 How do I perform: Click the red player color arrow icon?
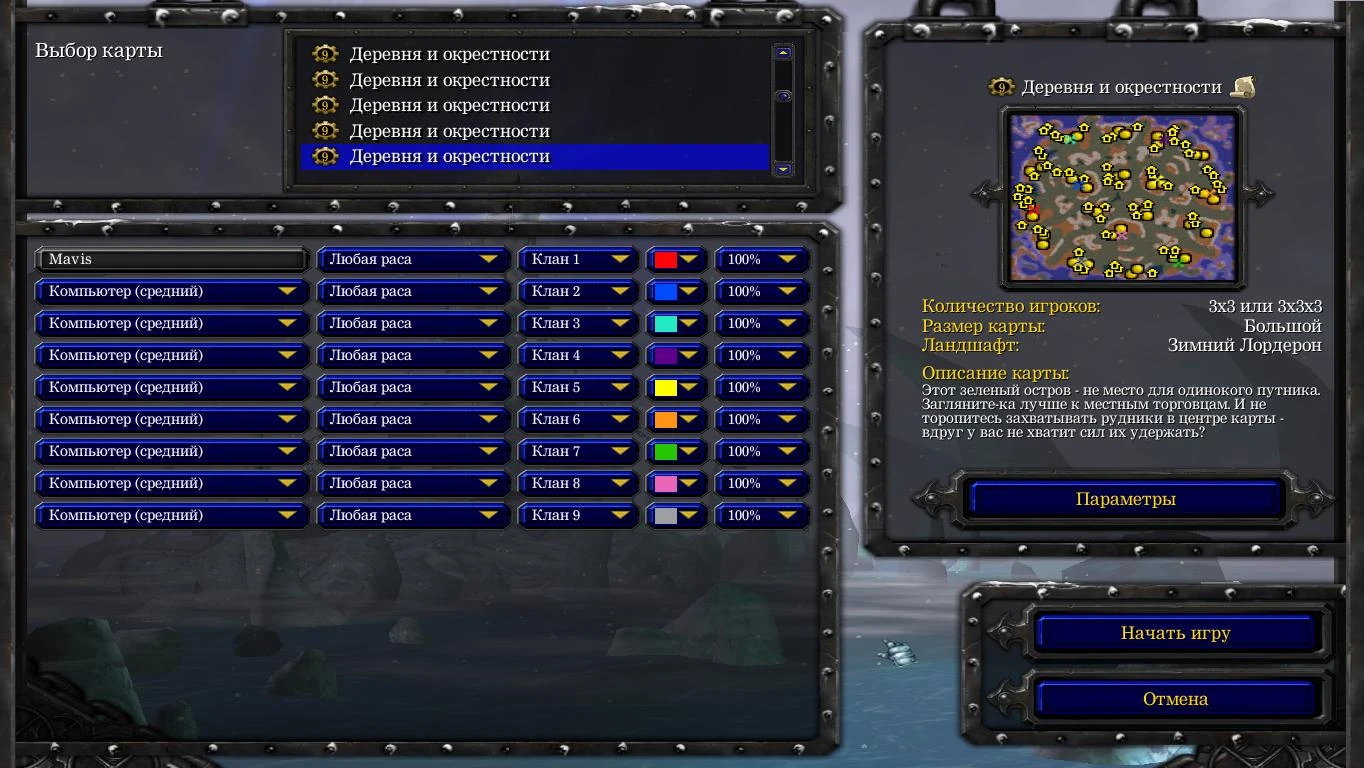[x=691, y=259]
